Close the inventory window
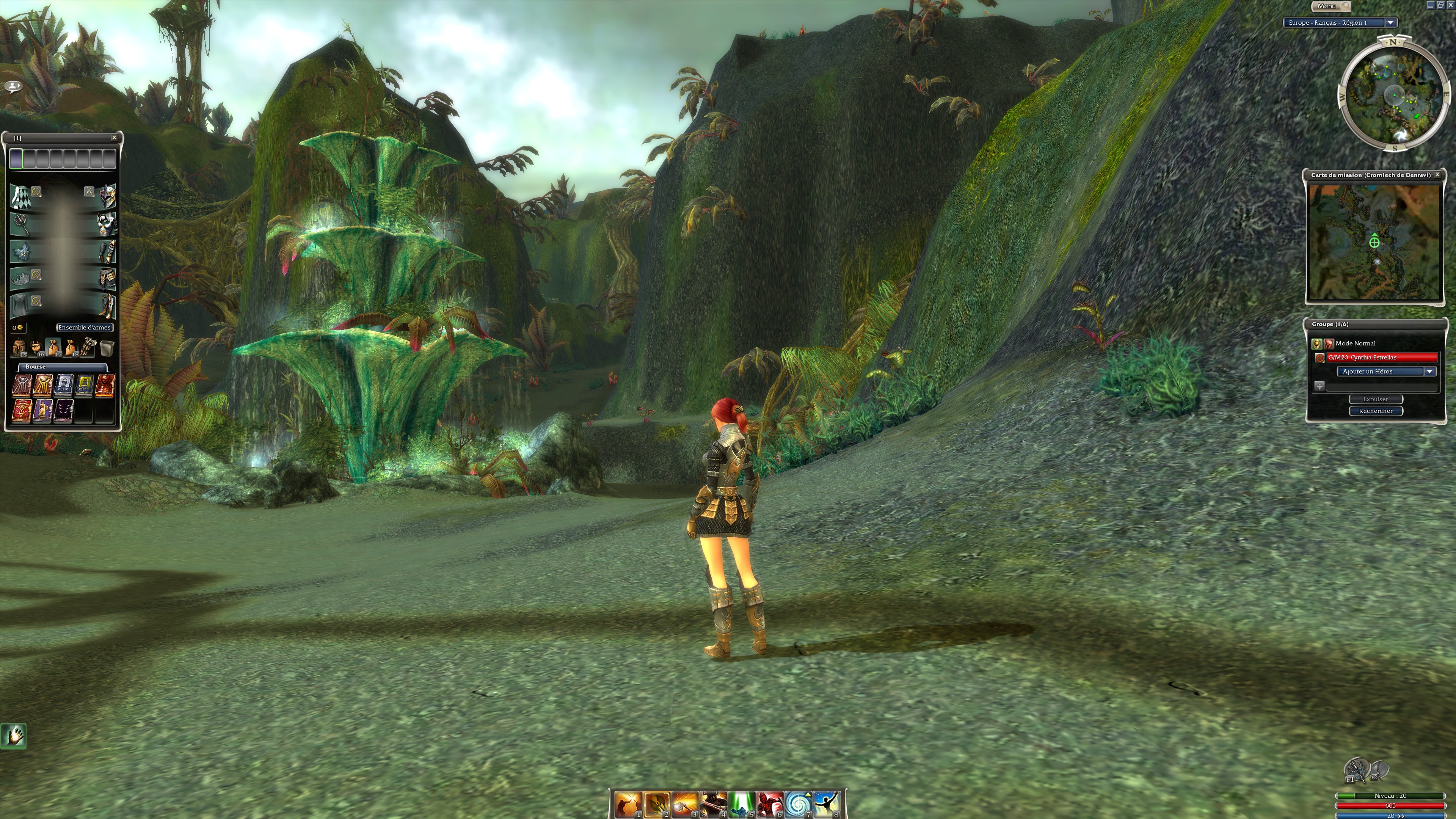The height and width of the screenshot is (819, 1456). point(114,137)
